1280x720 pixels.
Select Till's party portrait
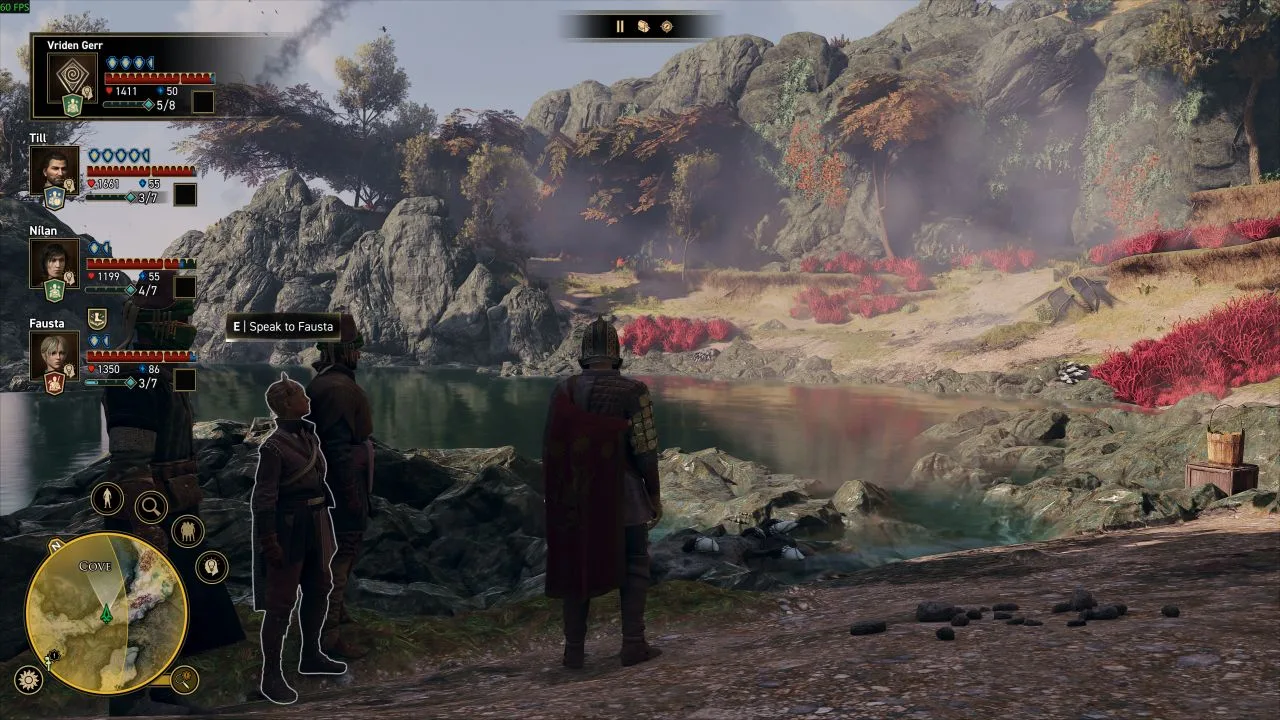pos(53,169)
